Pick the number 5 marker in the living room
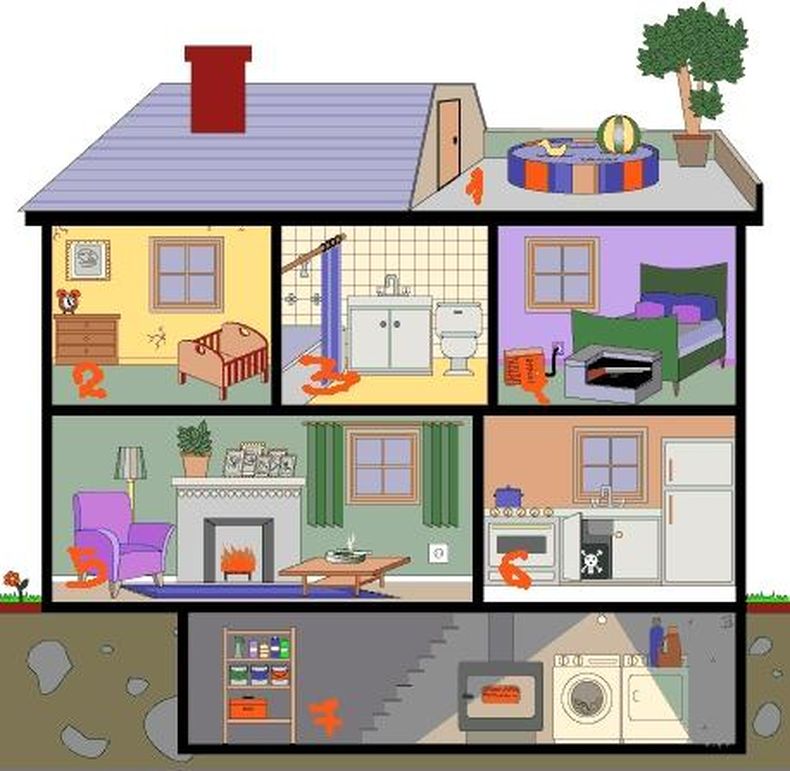This screenshot has height=771, width=790. pos(87,567)
